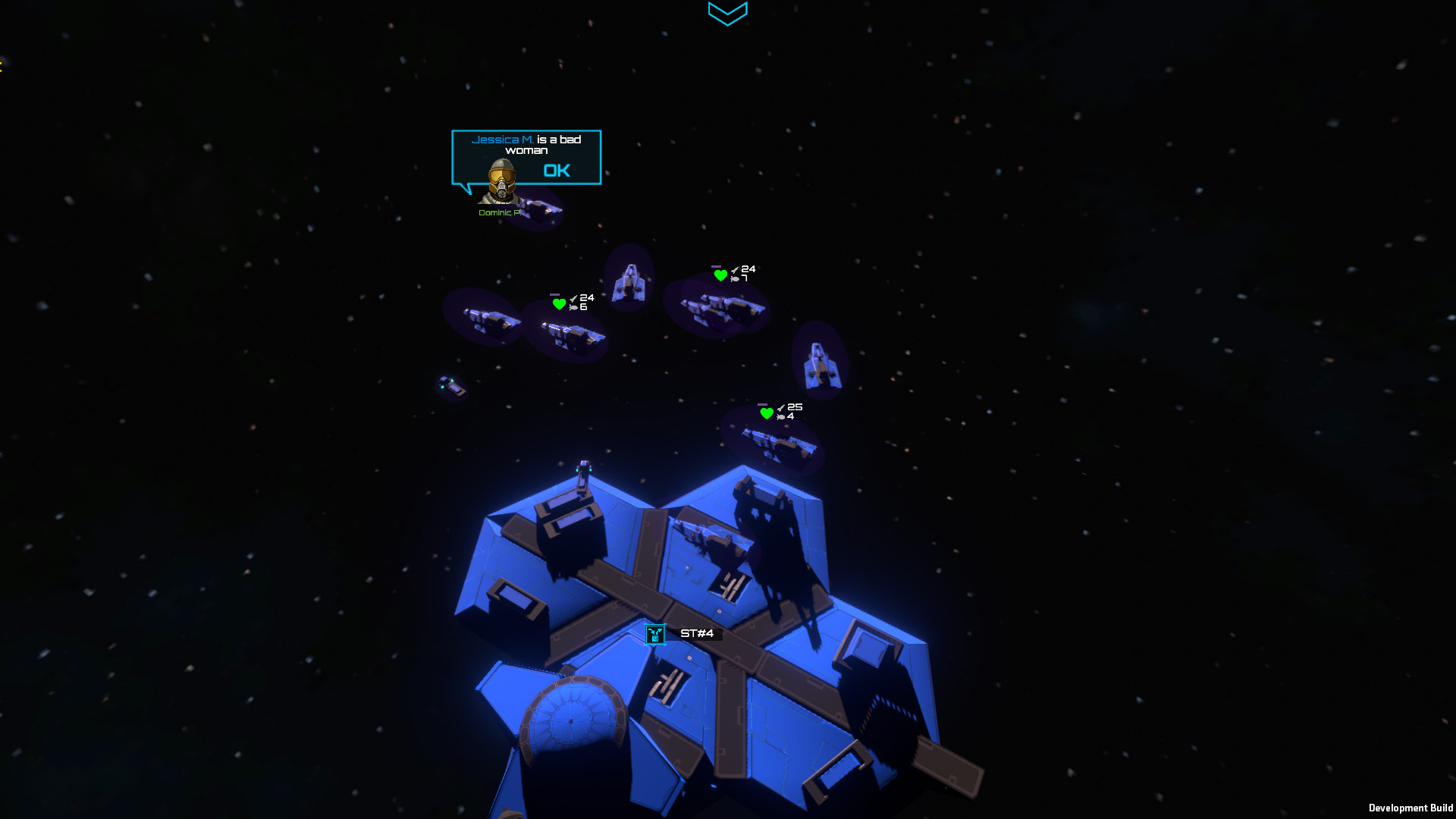Click the missile icon showing 7 ammo
The image size is (1456, 819).
coord(734,278)
